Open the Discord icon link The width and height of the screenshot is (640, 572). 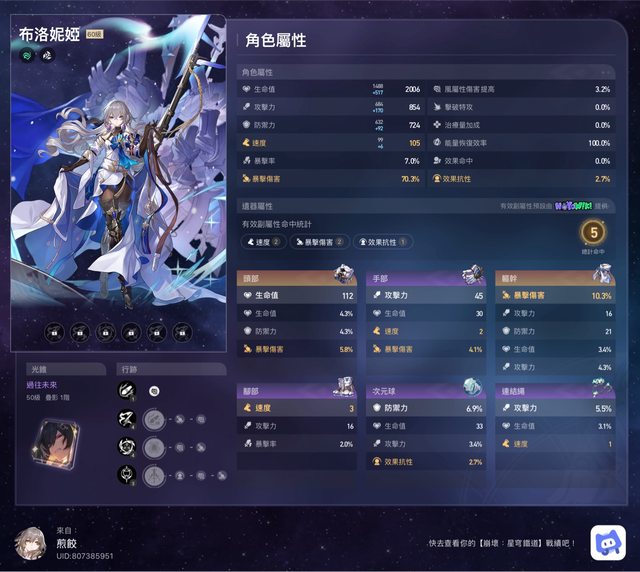click(608, 542)
